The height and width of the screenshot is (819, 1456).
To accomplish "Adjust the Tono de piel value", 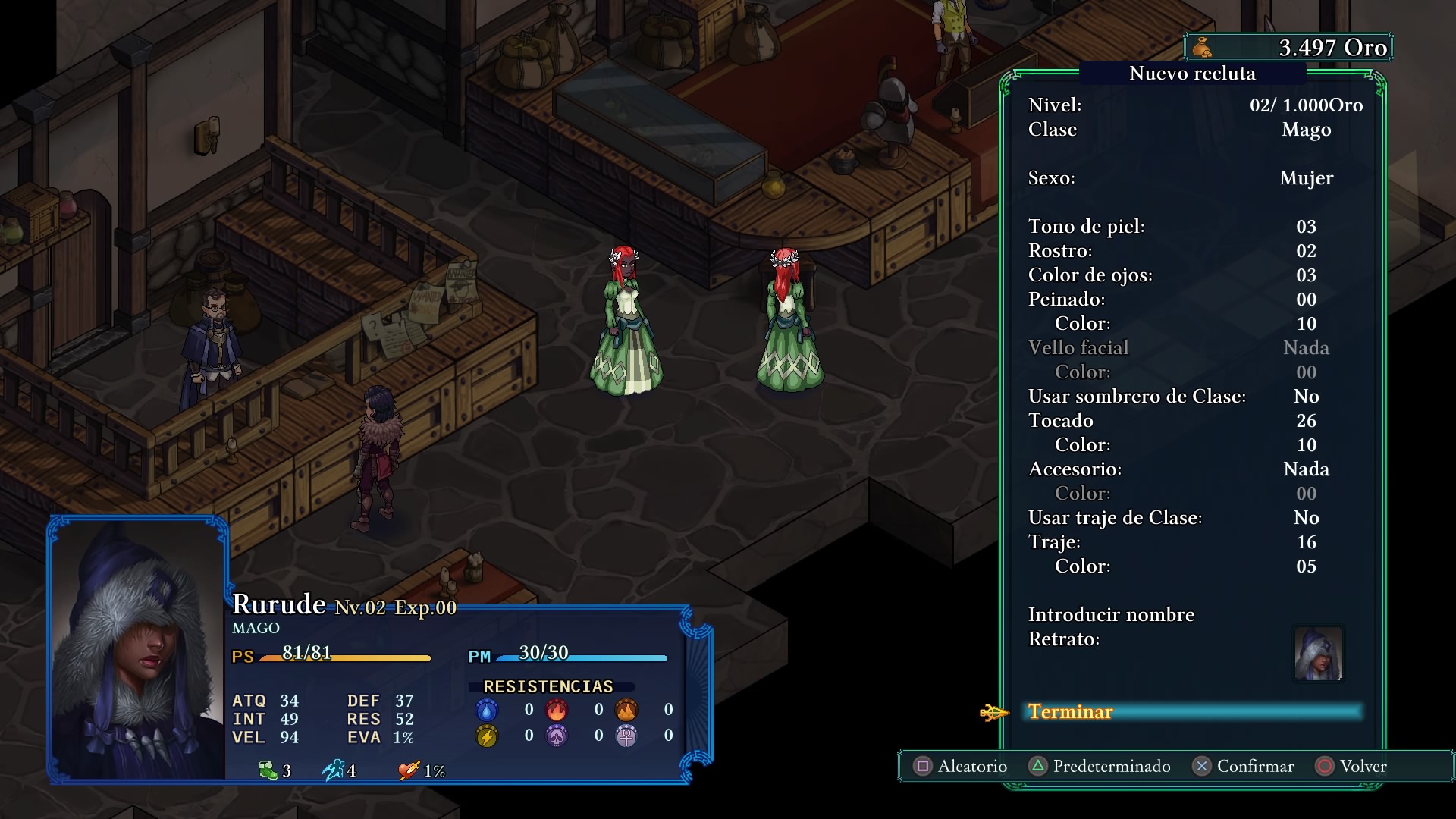I will click(1194, 227).
